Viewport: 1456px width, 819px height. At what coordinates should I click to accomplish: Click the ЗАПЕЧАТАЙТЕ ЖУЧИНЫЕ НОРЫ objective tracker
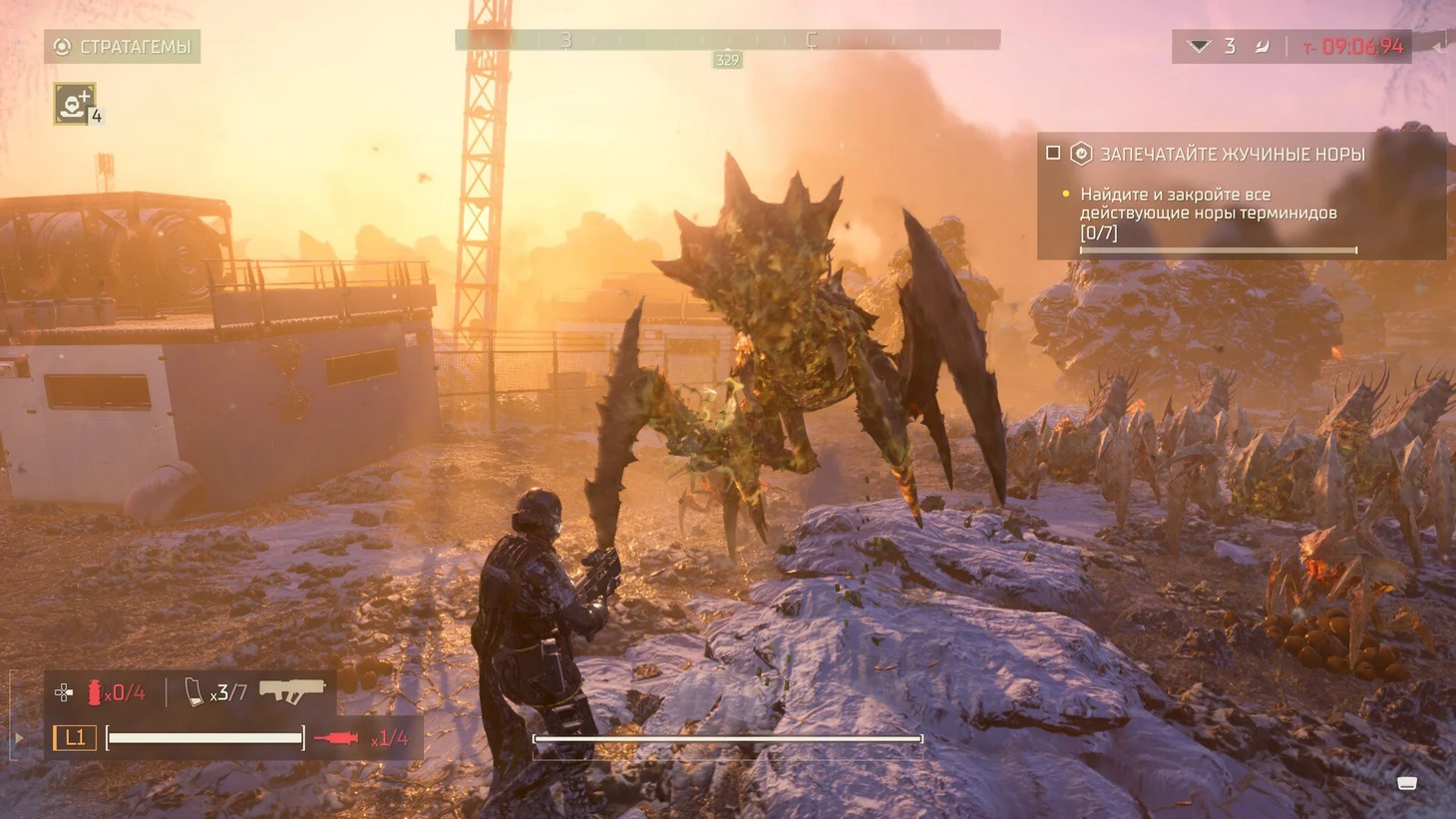click(1232, 155)
